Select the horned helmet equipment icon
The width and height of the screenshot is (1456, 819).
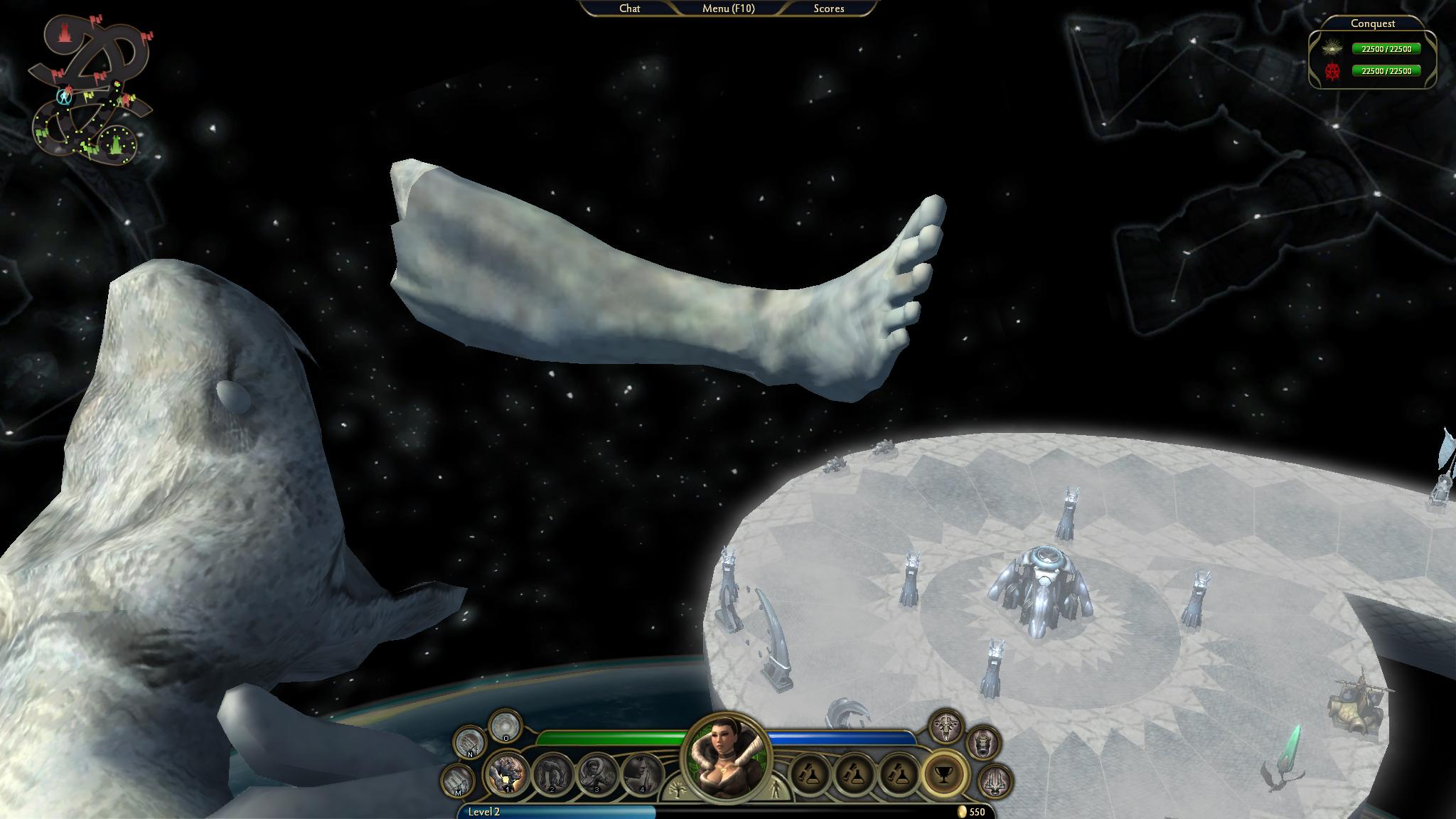pyautogui.click(x=946, y=727)
